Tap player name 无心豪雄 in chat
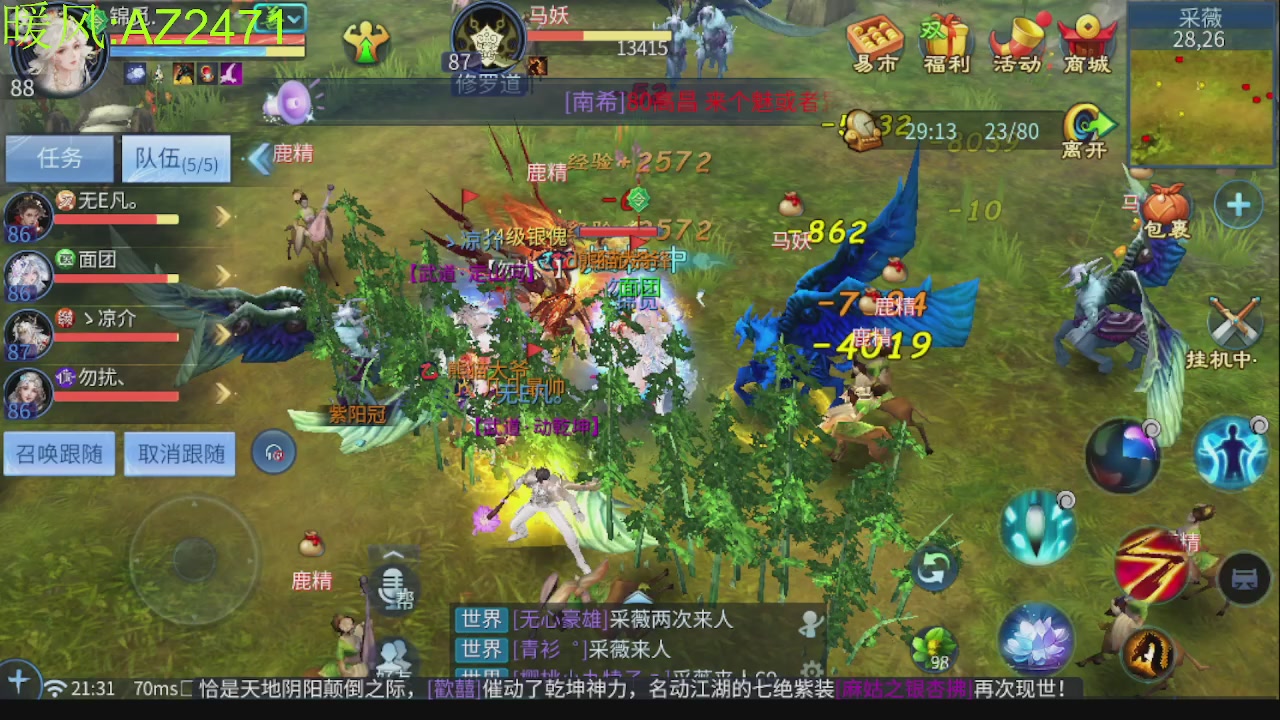The image size is (1280, 720). pos(556,620)
